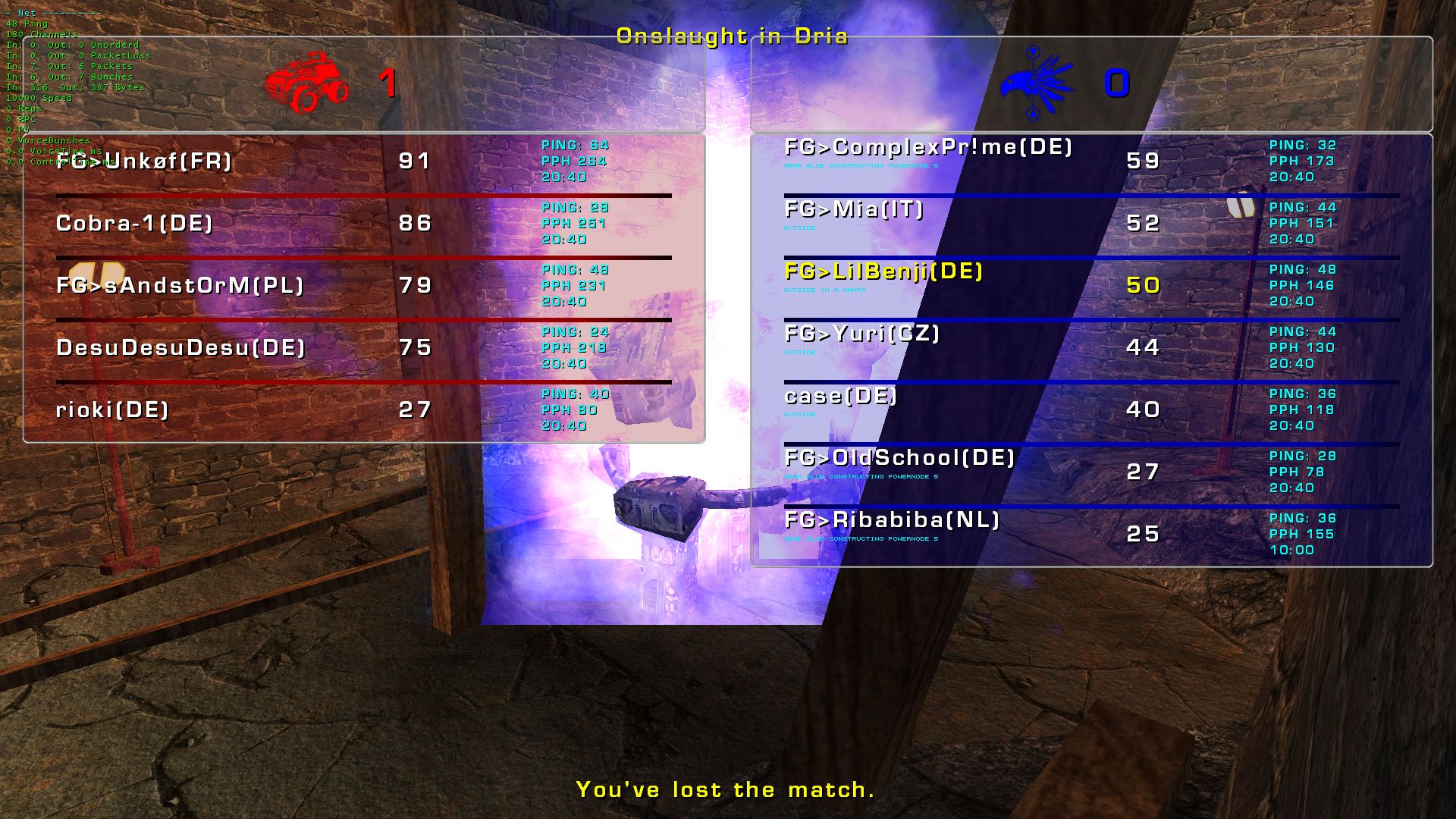Pick rioki(DE) from the red team list
The height and width of the screenshot is (819, 1456).
(x=112, y=410)
